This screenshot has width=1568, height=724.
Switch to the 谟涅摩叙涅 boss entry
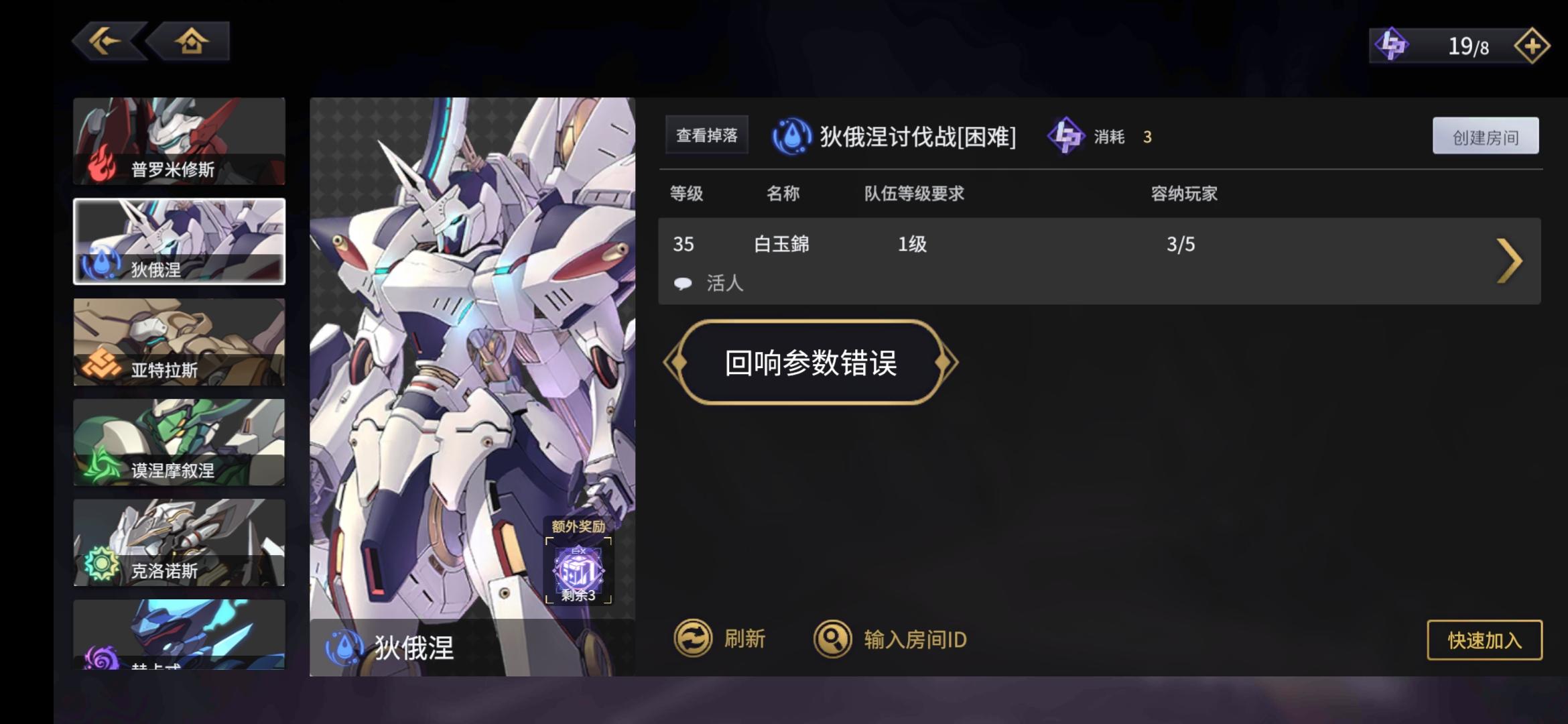(x=178, y=442)
